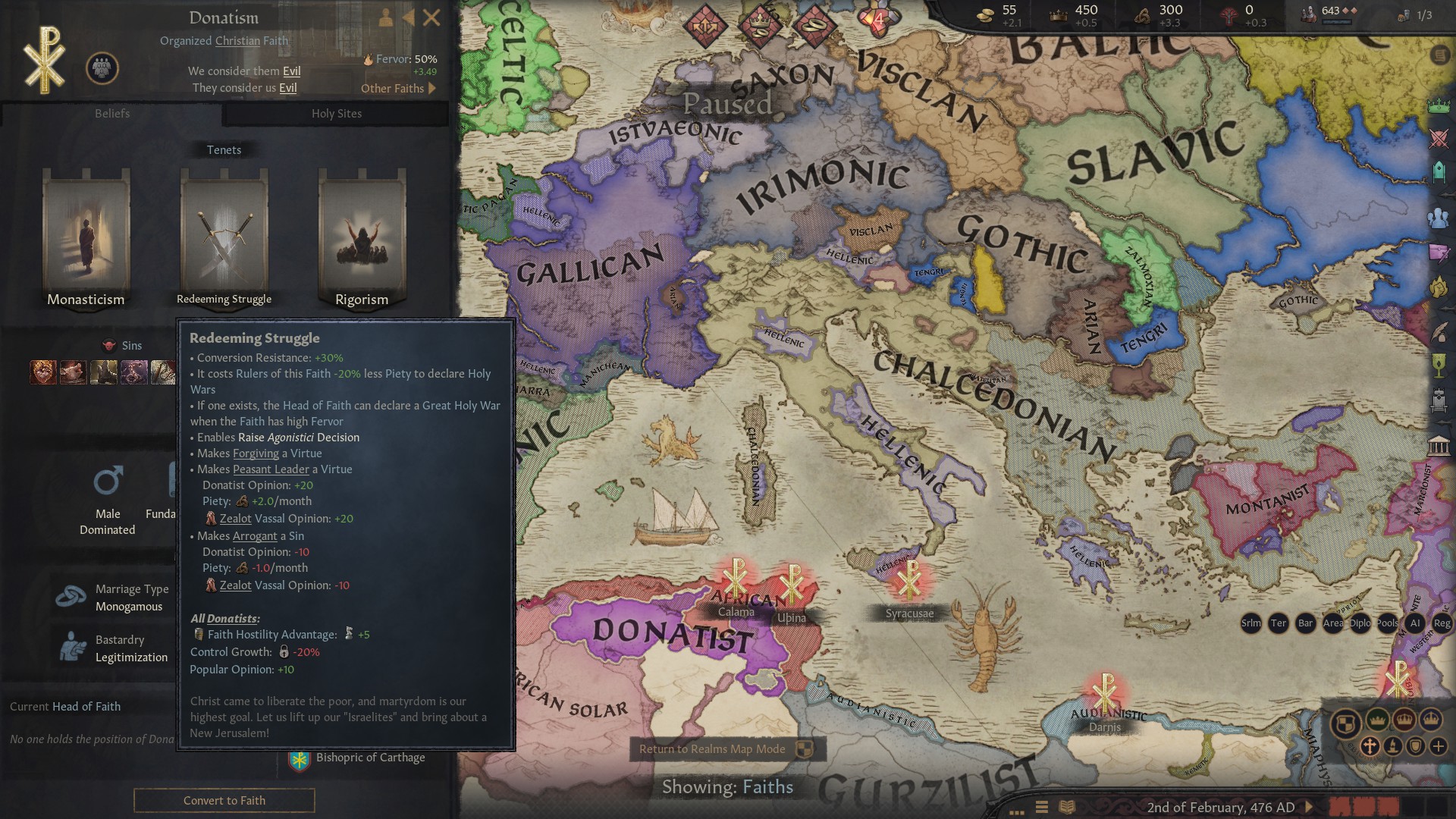Image resolution: width=1456 pixels, height=819 pixels.
Task: Click the back arrow in the Donatism header
Action: click(410, 18)
